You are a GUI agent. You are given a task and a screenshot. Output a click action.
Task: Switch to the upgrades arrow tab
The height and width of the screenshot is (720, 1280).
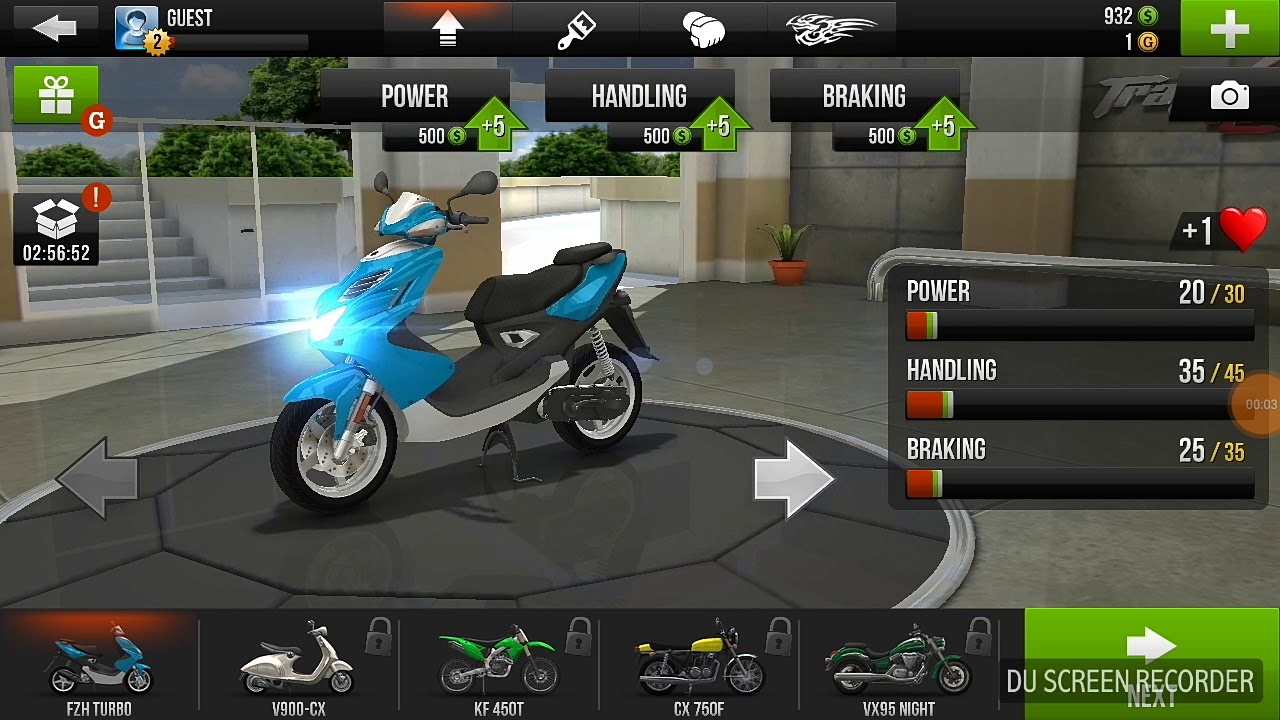[x=447, y=28]
